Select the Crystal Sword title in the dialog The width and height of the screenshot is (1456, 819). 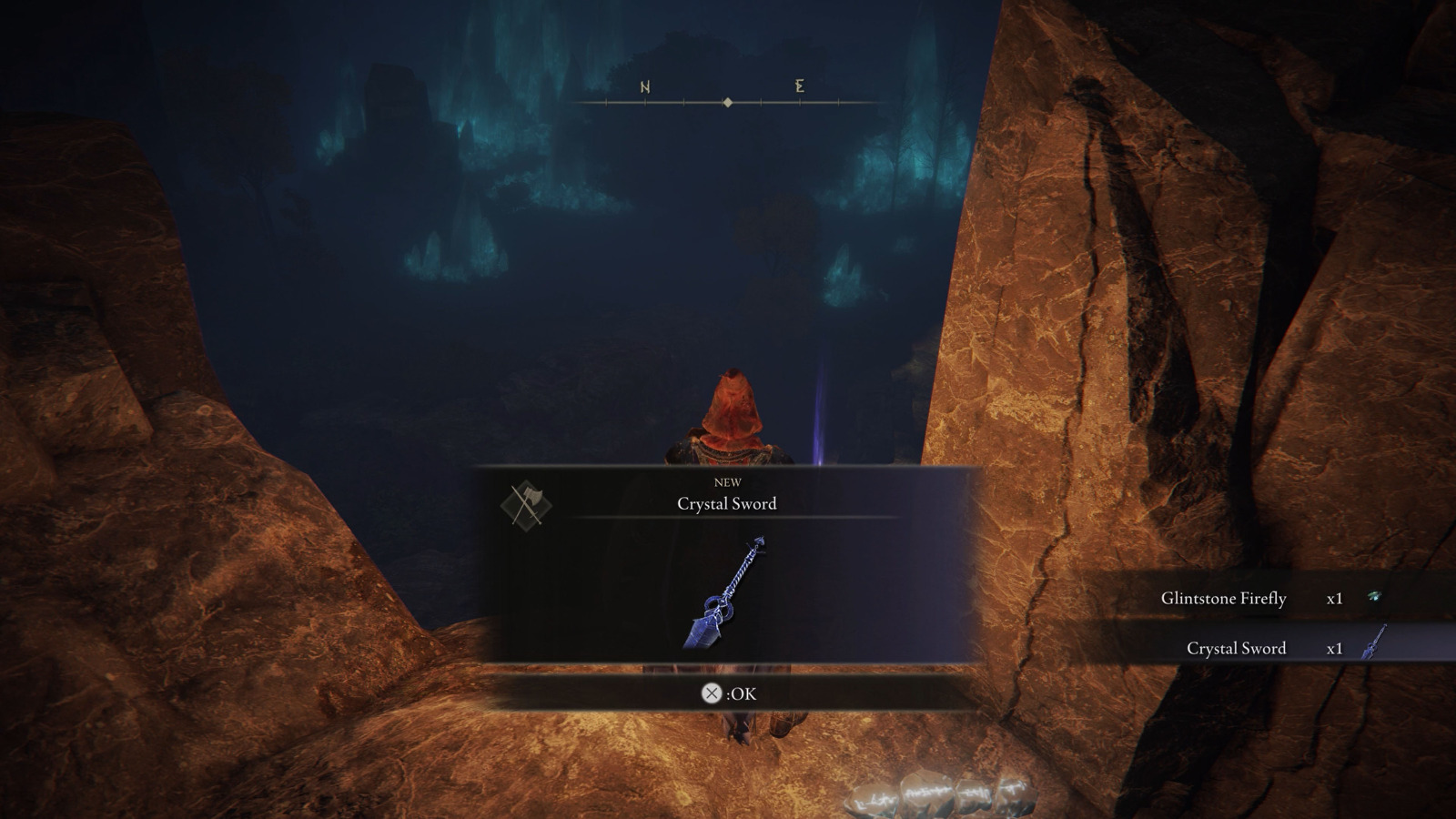(x=725, y=504)
